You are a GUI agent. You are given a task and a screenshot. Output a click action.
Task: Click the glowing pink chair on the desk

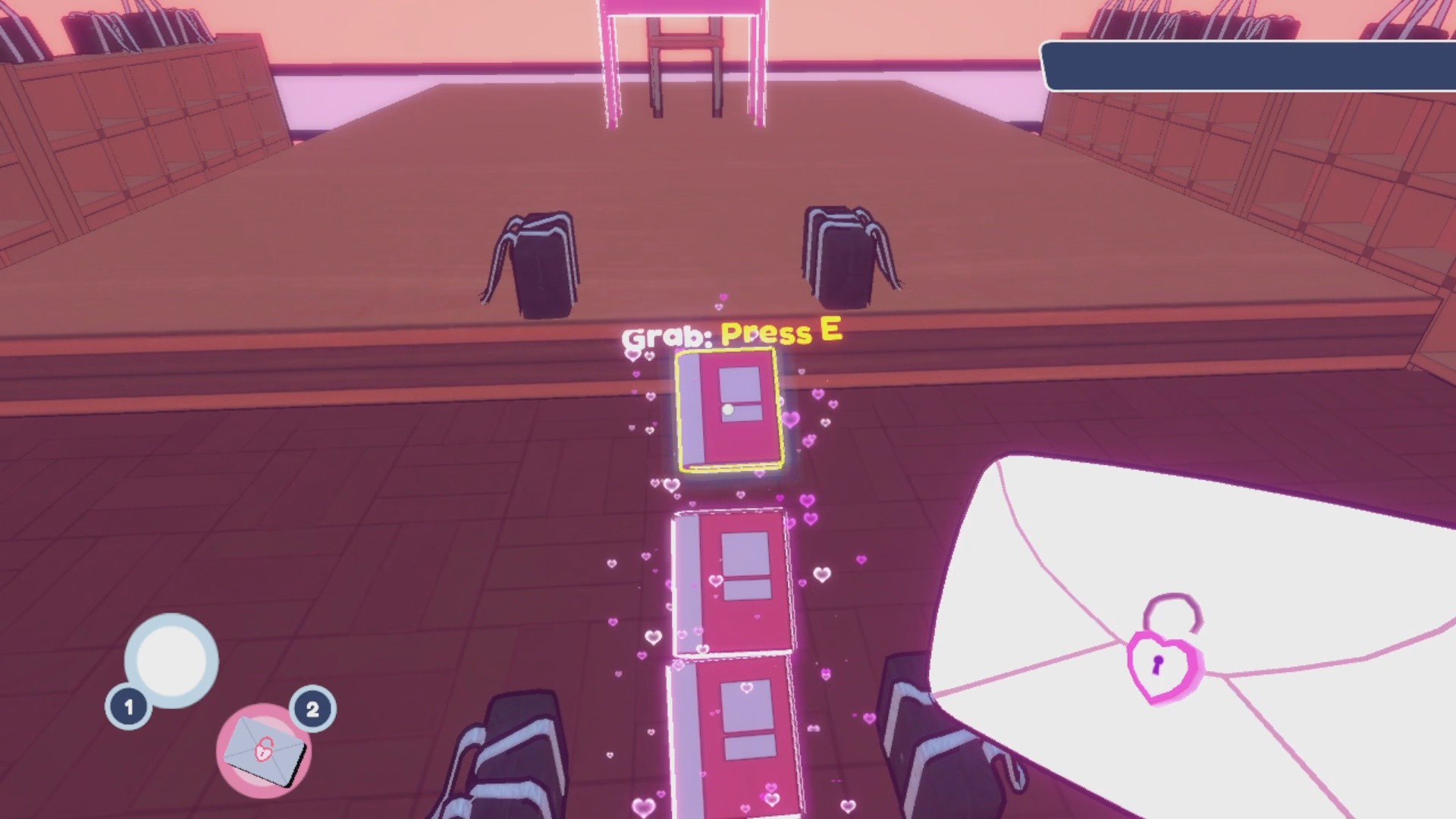tap(682, 53)
